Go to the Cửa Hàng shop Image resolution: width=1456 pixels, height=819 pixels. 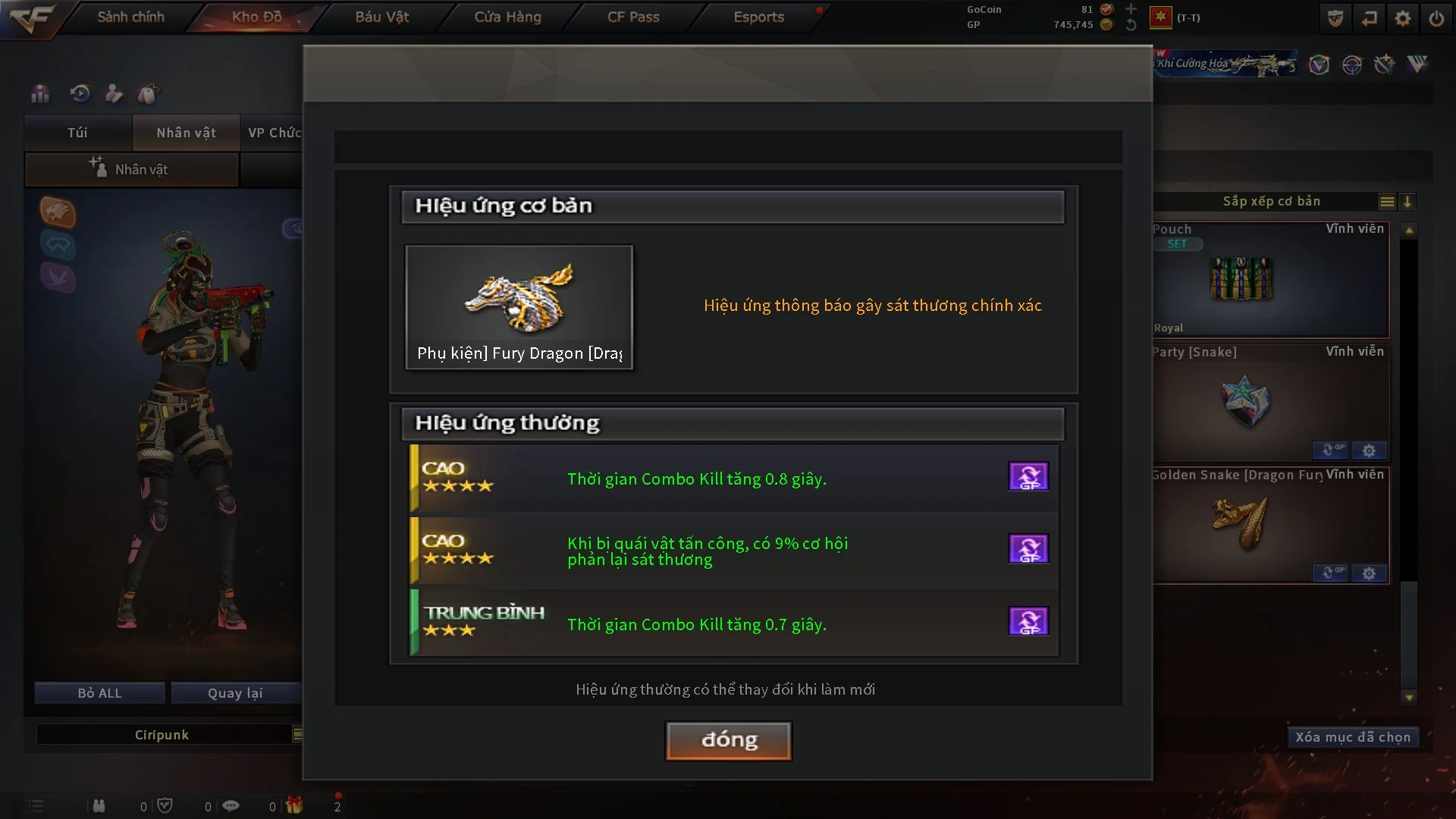point(507,17)
